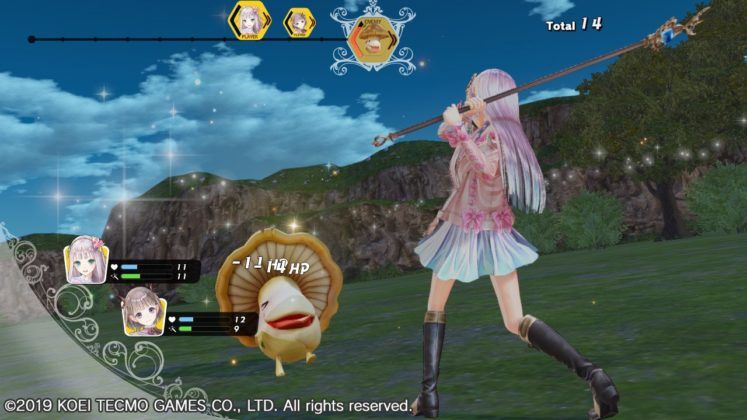Select the mushroom enemy turn-order icon
This screenshot has width=747, height=420.
374,42
